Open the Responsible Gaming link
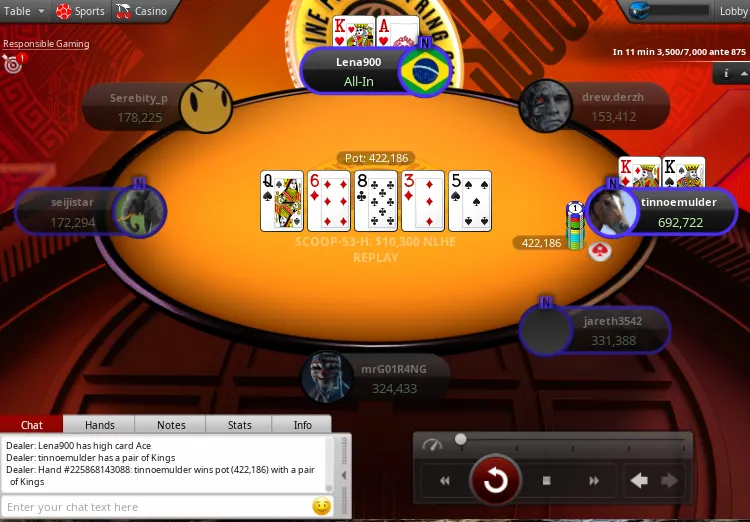Screen dimensions: 750x522 point(46,44)
